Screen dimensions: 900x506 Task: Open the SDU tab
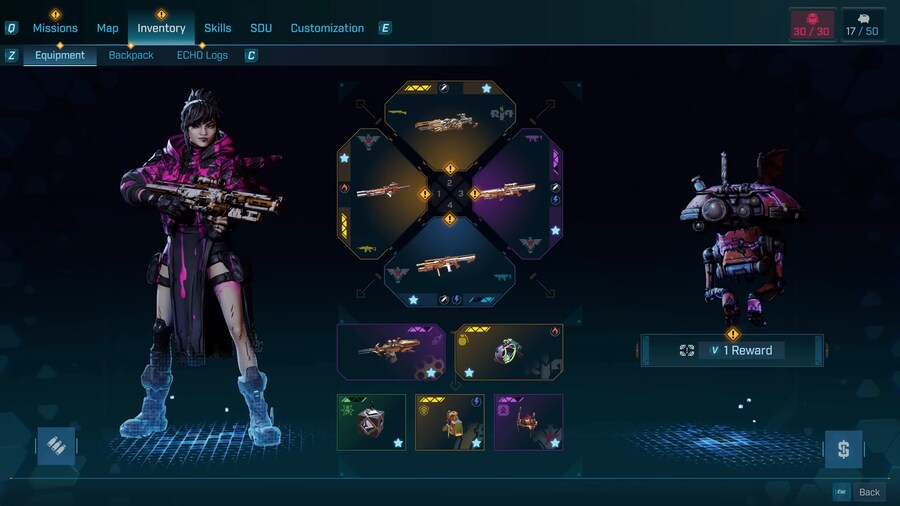261,28
